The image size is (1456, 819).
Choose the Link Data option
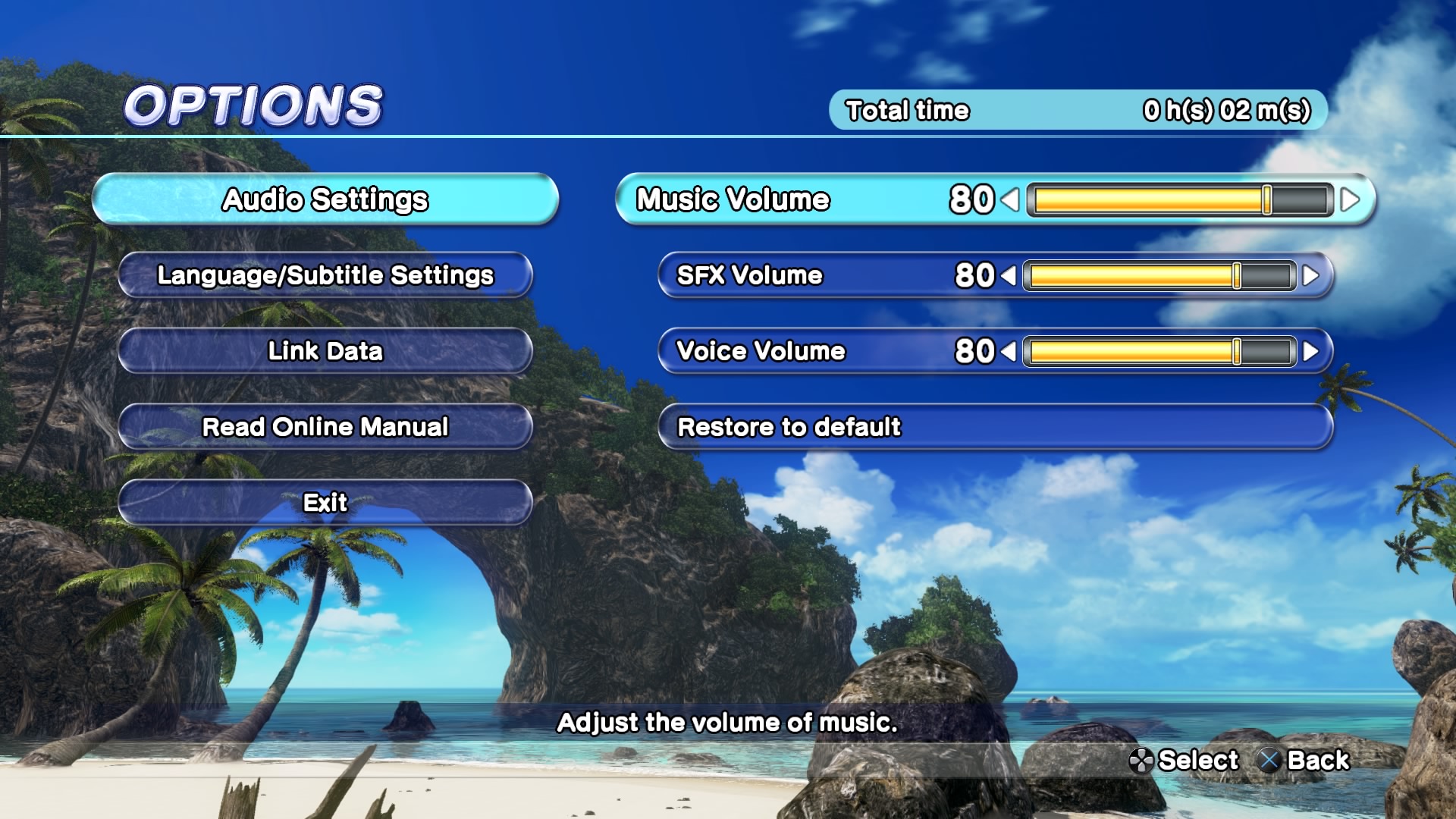[x=325, y=351]
